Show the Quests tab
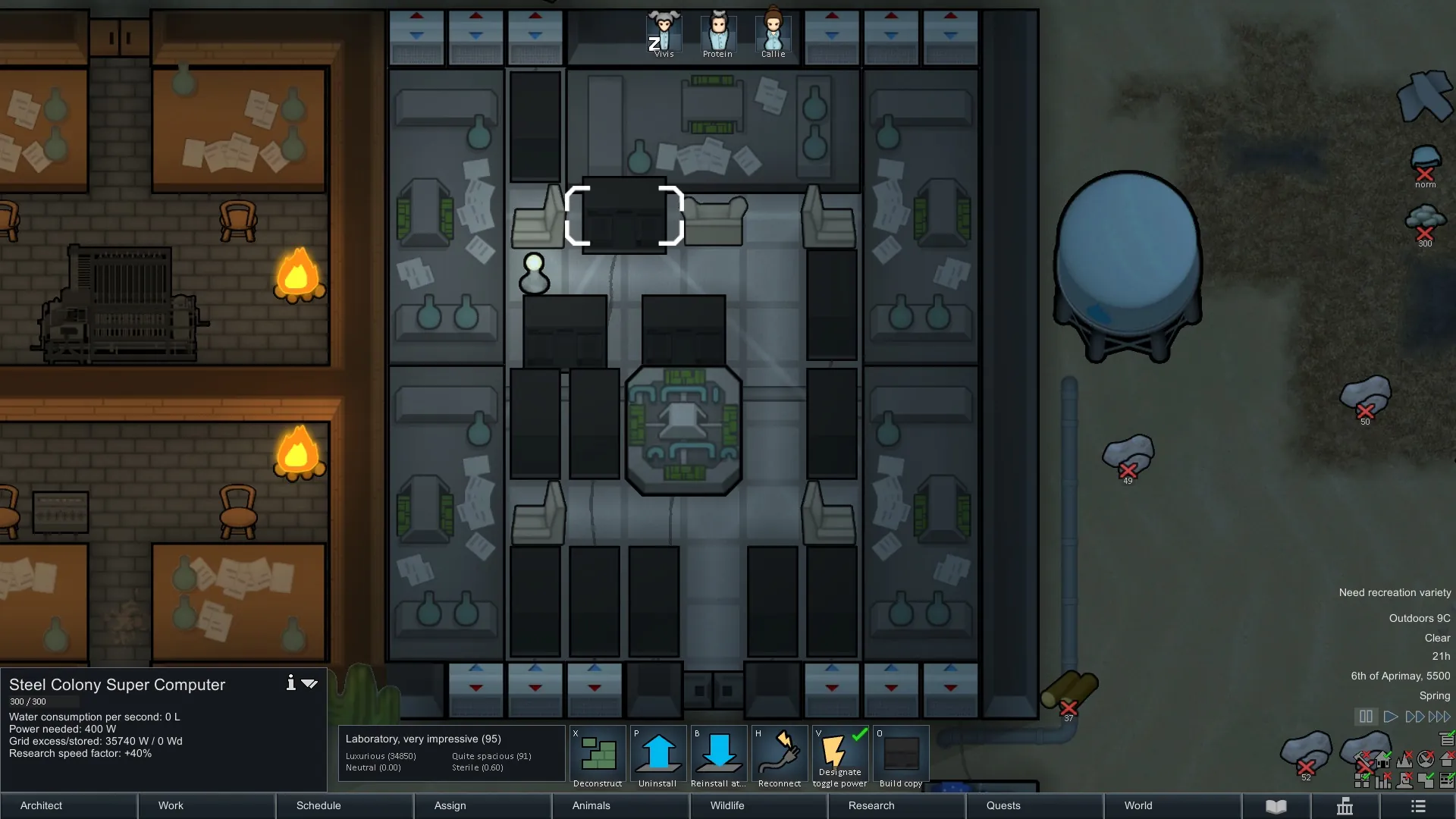This screenshot has width=1456, height=819. click(x=1034, y=805)
